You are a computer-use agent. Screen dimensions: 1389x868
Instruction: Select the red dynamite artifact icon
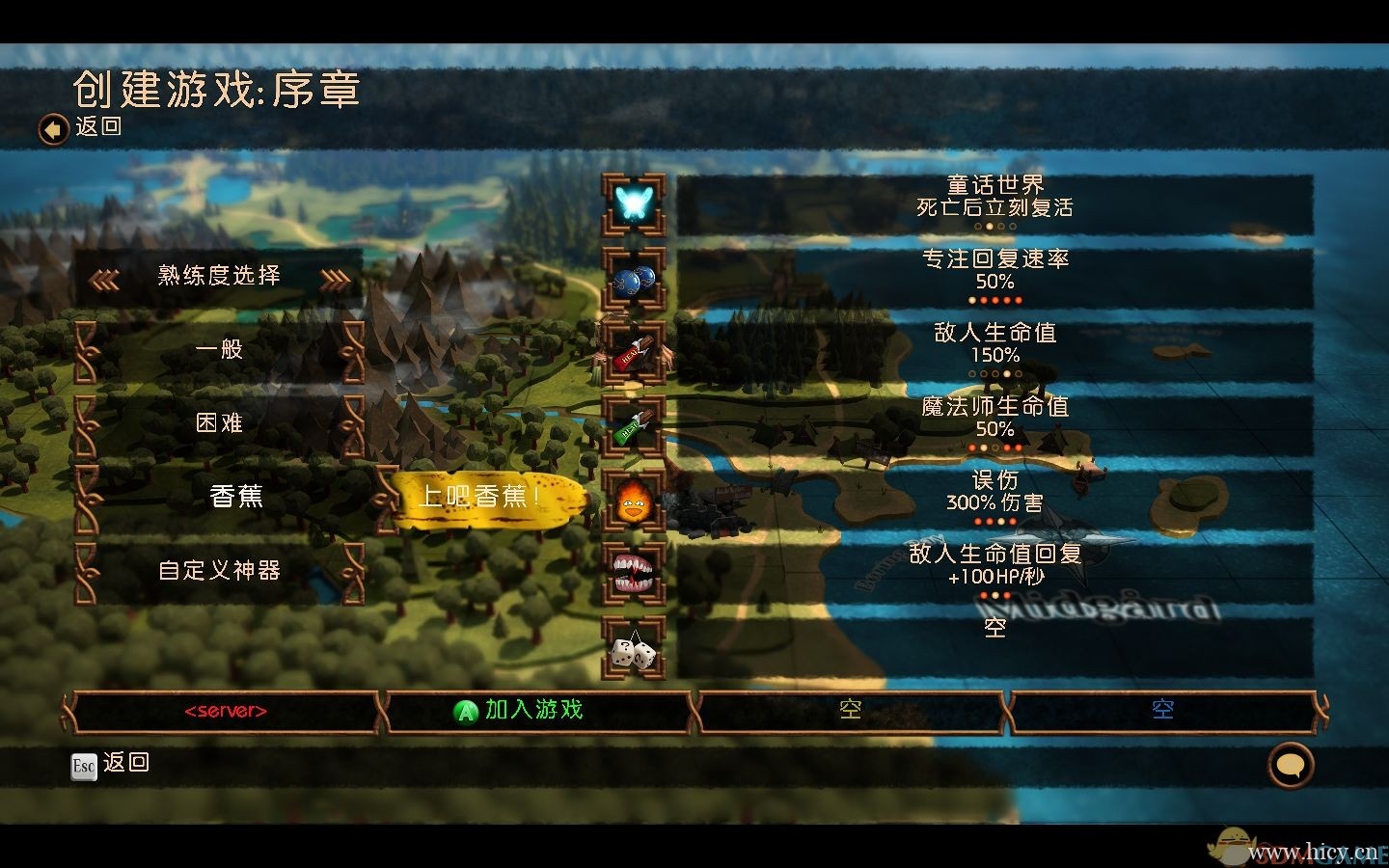632,352
